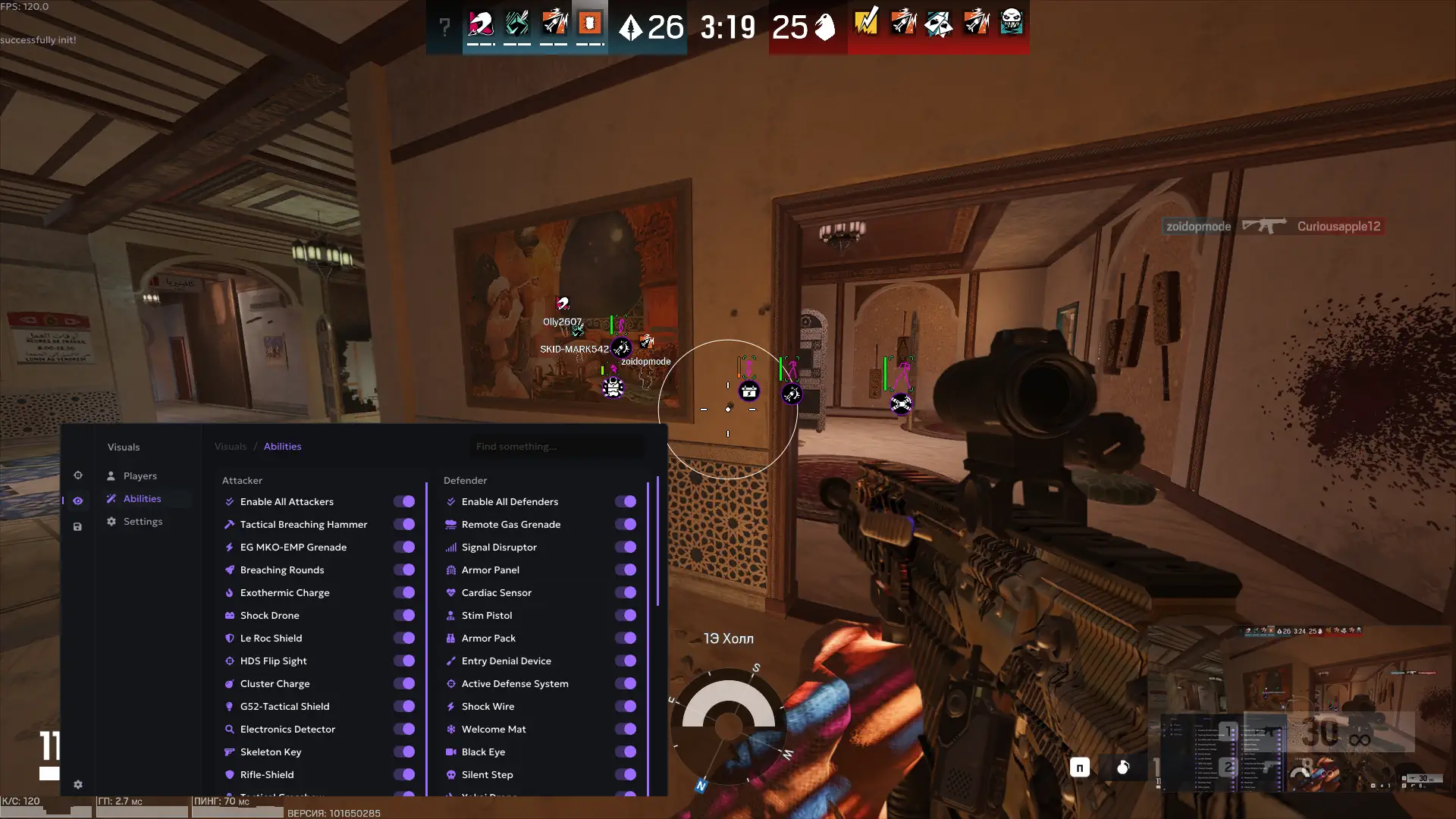Switch to the Players section

tap(140, 475)
